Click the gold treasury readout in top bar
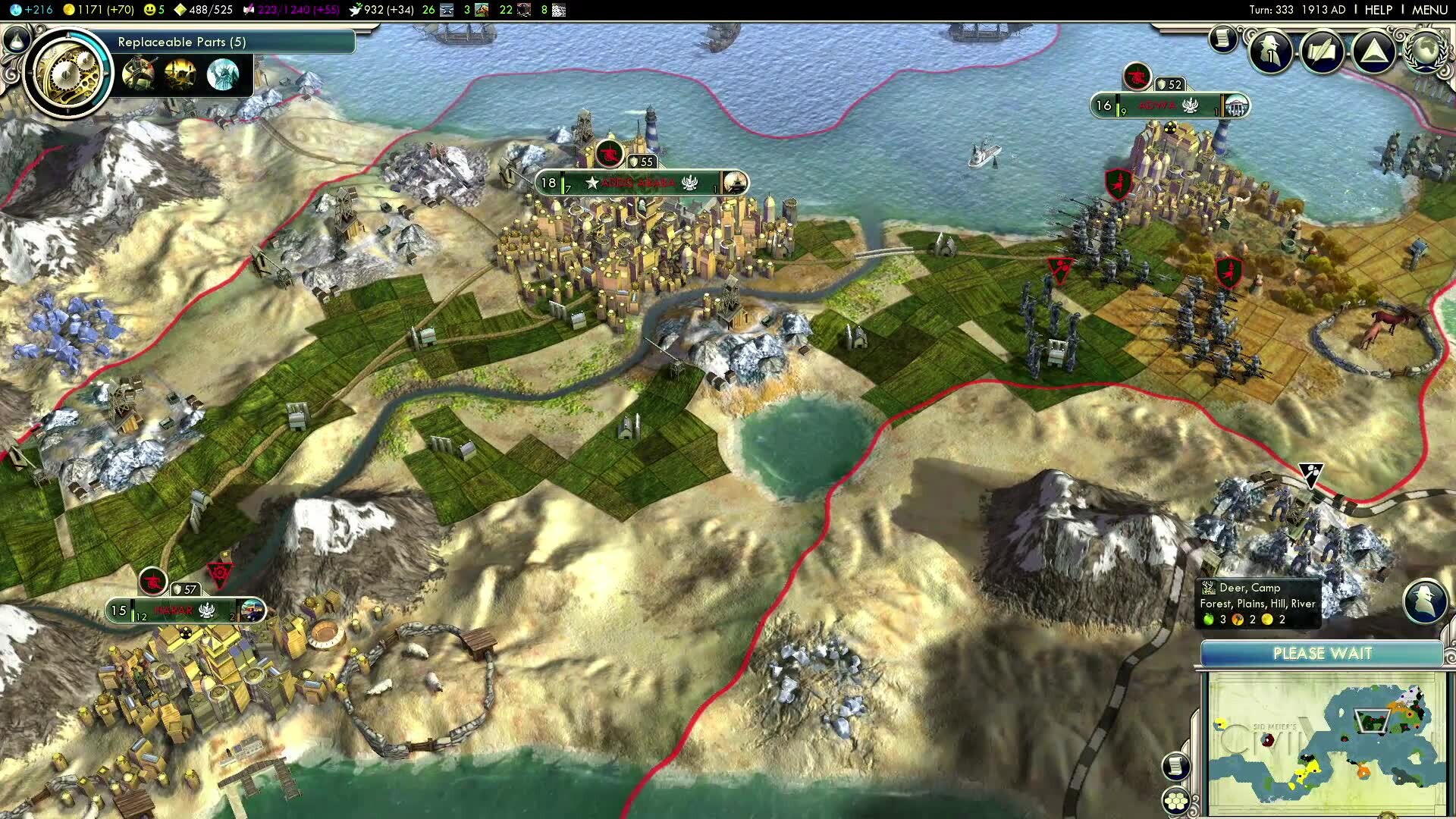1456x819 pixels. point(98,10)
